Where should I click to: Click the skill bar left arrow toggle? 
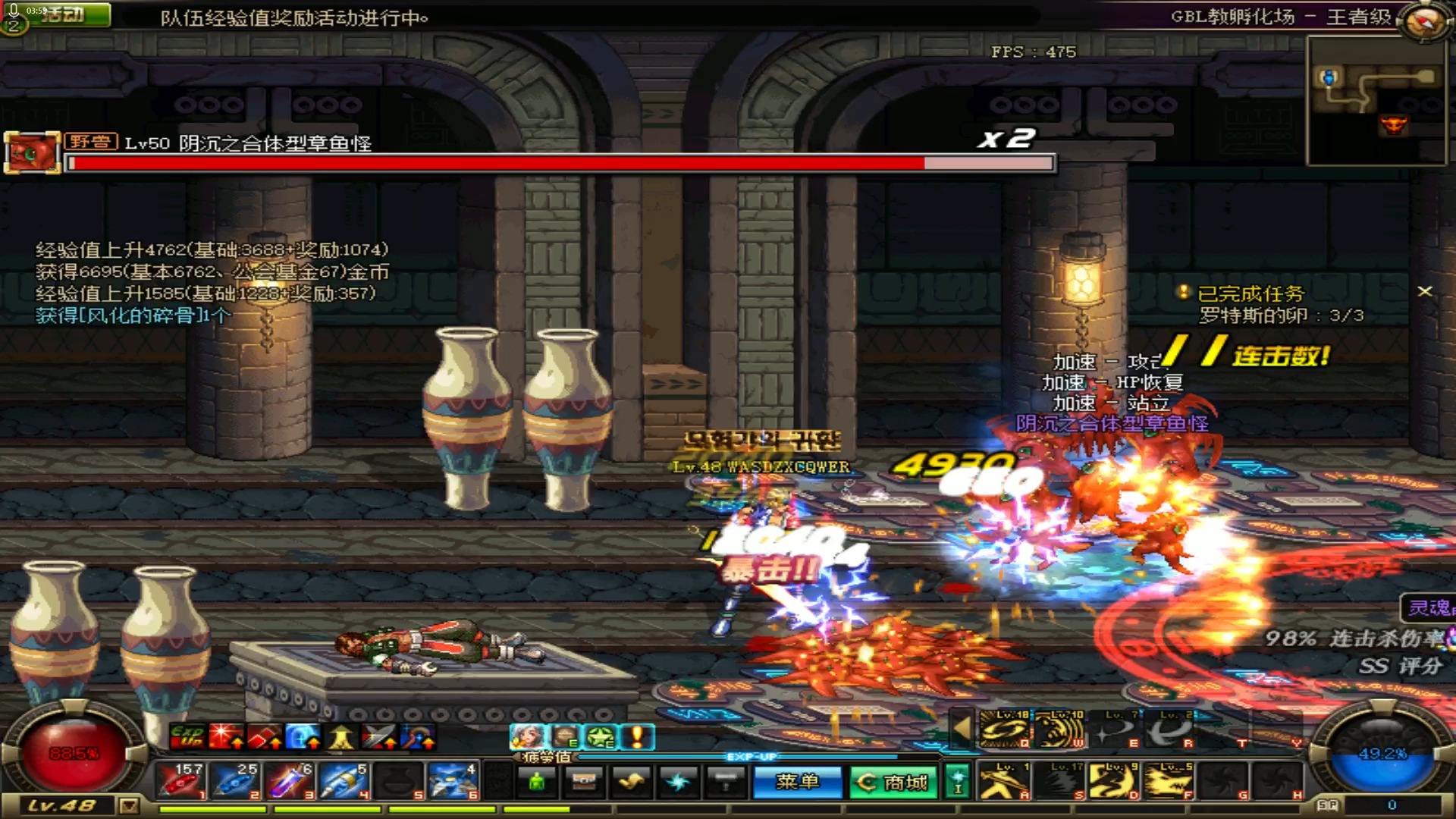click(961, 729)
